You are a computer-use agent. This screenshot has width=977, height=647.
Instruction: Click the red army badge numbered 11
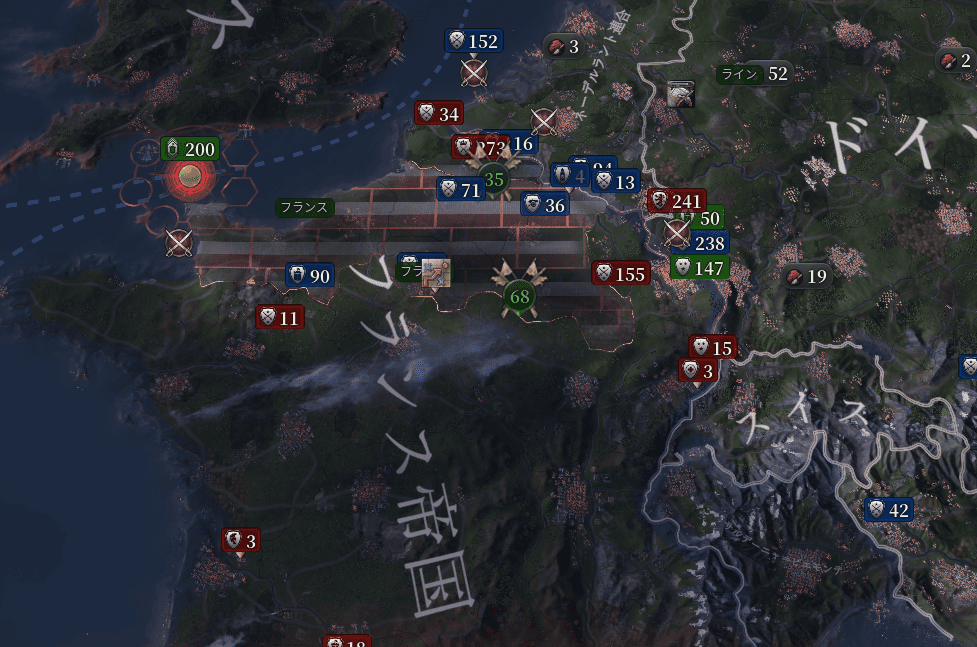279,318
